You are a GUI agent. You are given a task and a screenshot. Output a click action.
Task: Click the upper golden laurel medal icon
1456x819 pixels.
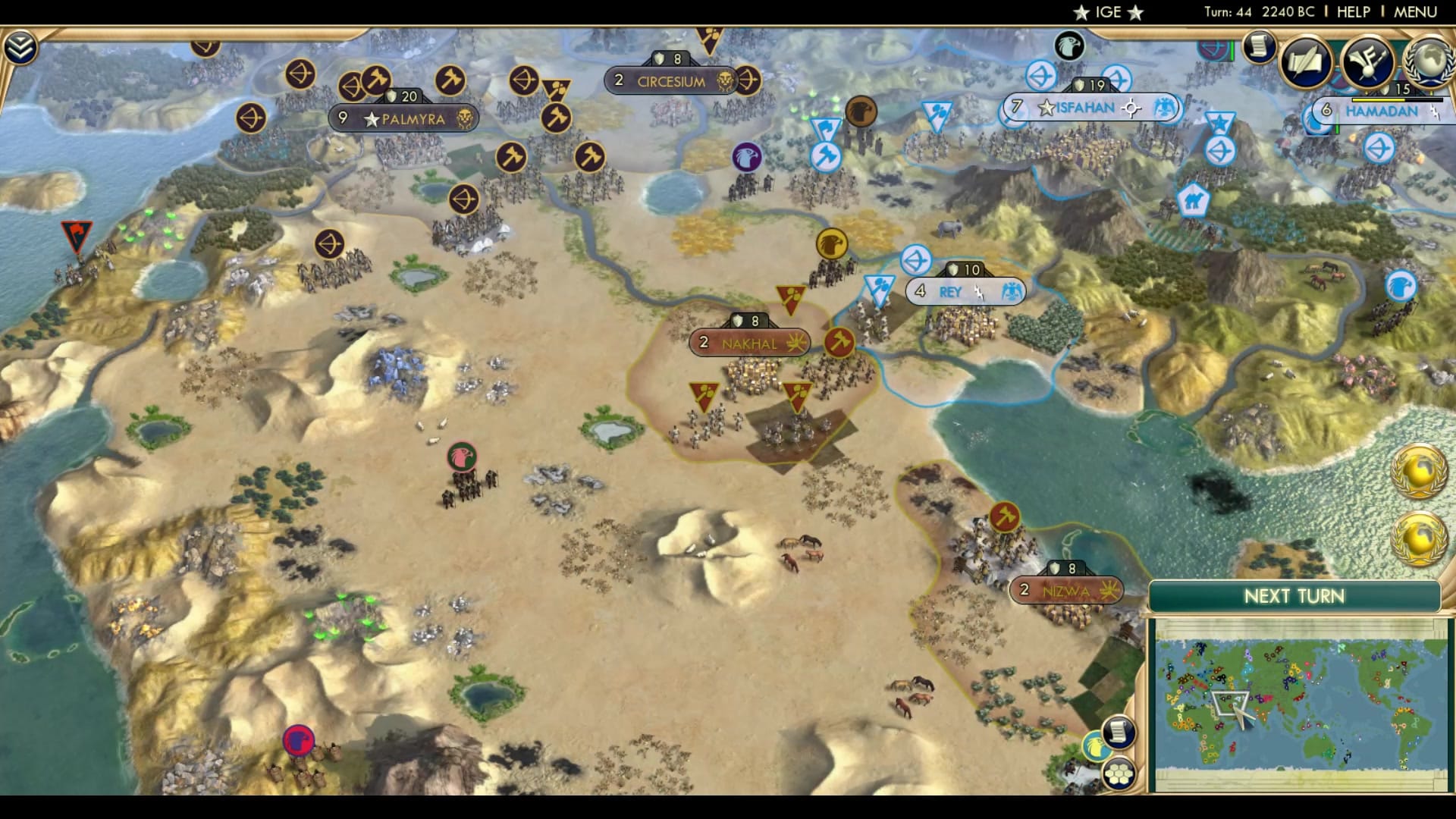(1420, 470)
